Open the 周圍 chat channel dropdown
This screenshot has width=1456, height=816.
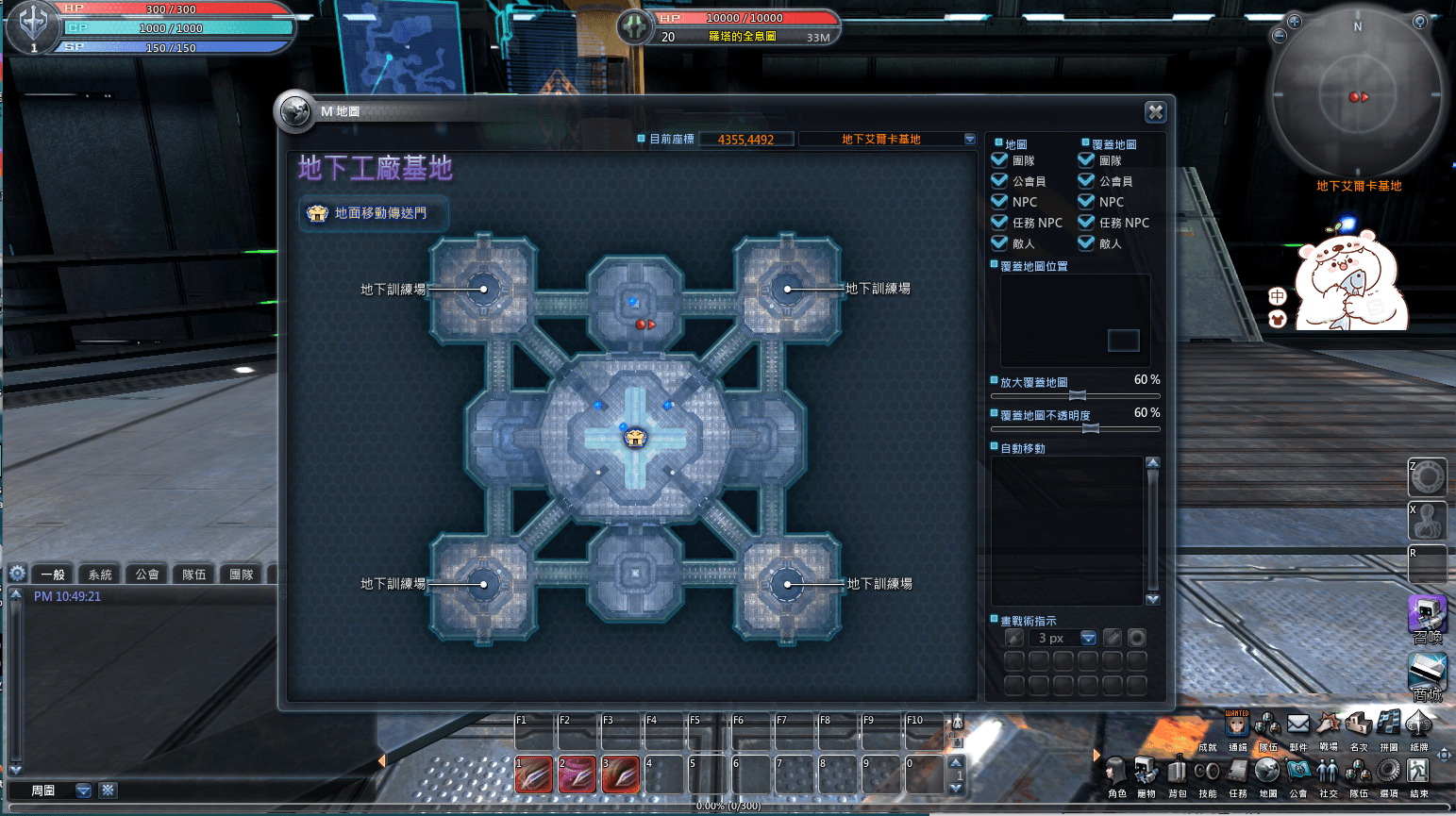point(83,791)
